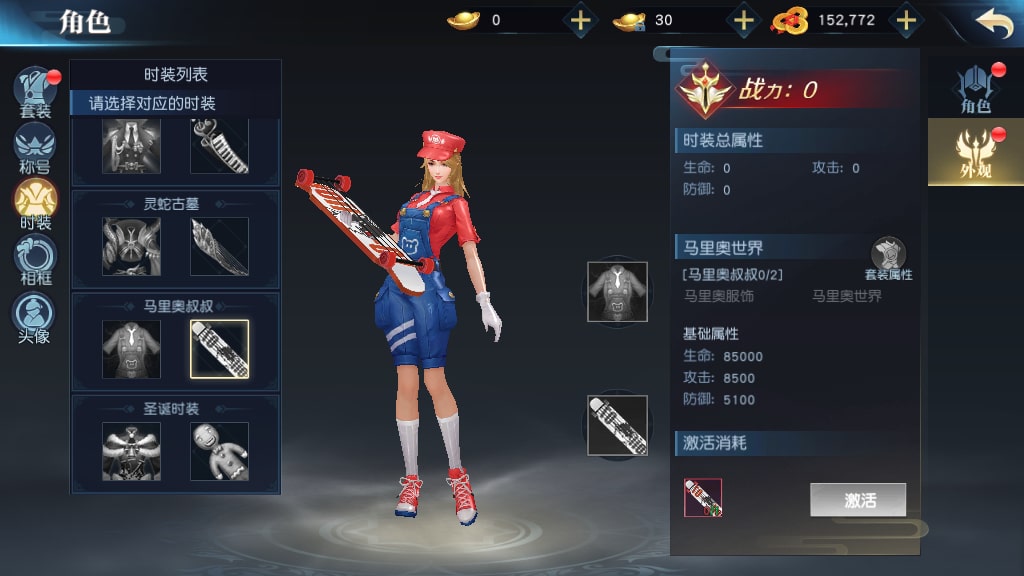1024x576 pixels.
Task: Click the skateboard activation cost item icon
Action: coord(703,497)
